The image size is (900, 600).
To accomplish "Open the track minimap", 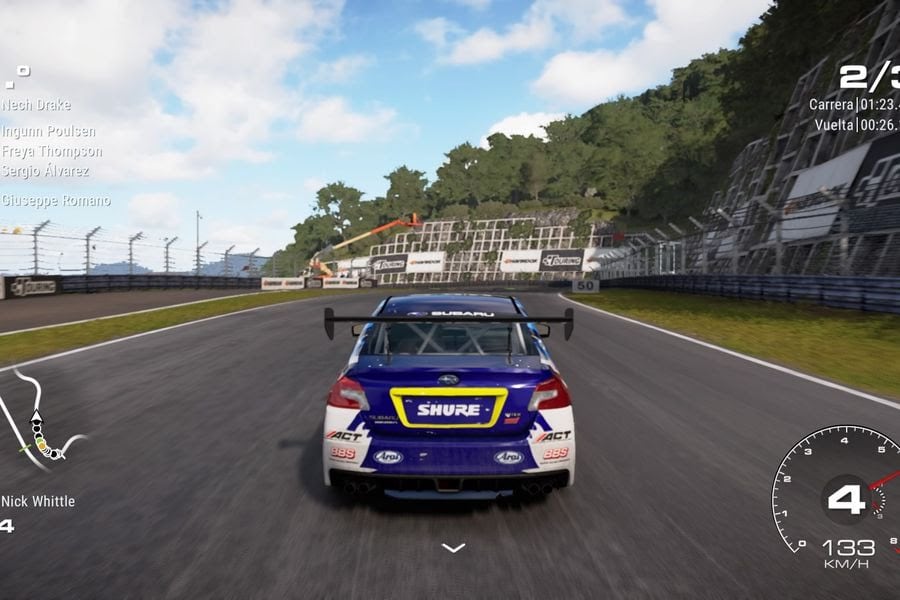I will [x=40, y=422].
